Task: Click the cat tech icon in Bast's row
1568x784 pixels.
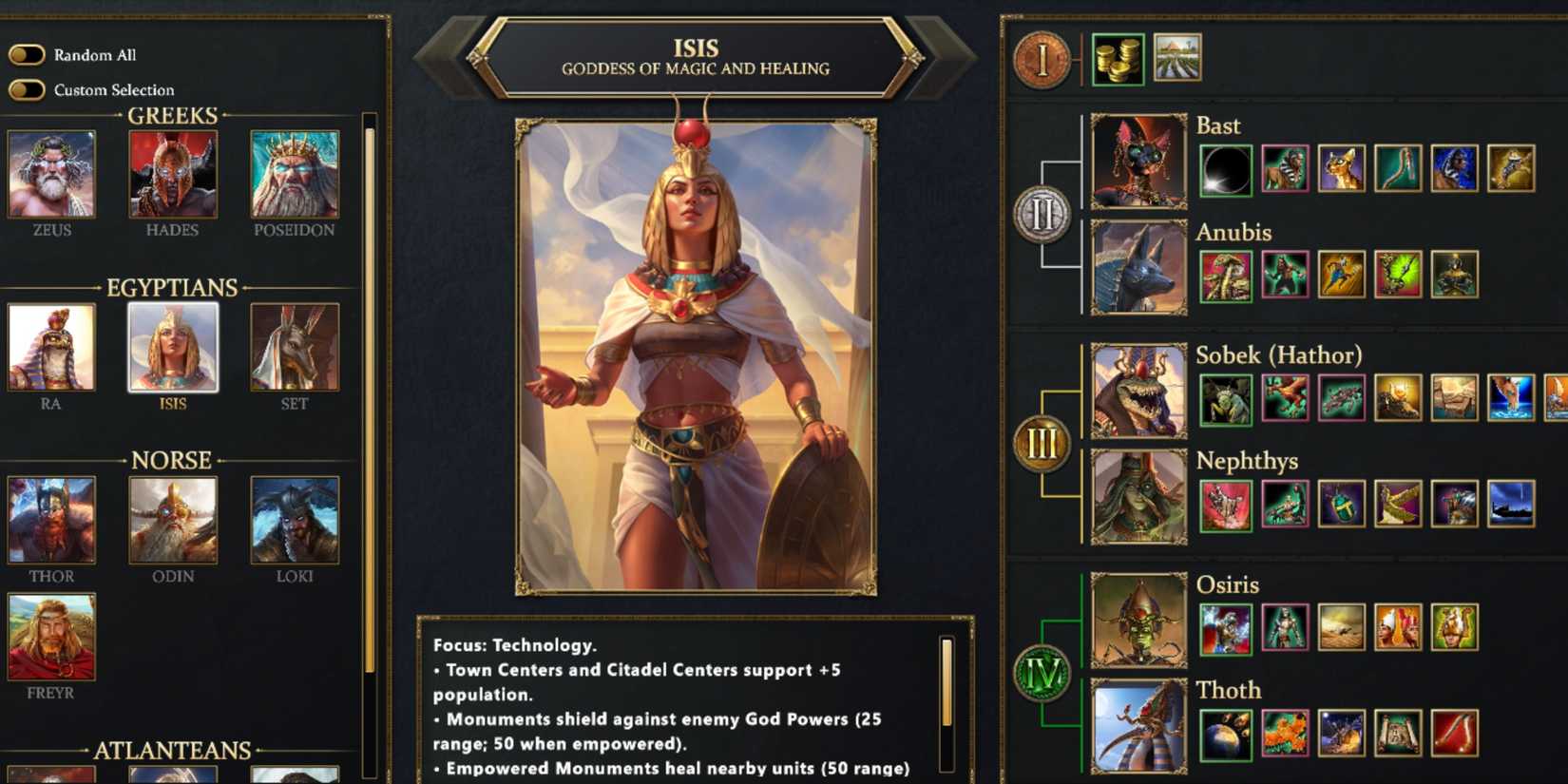Action: click(x=1341, y=169)
